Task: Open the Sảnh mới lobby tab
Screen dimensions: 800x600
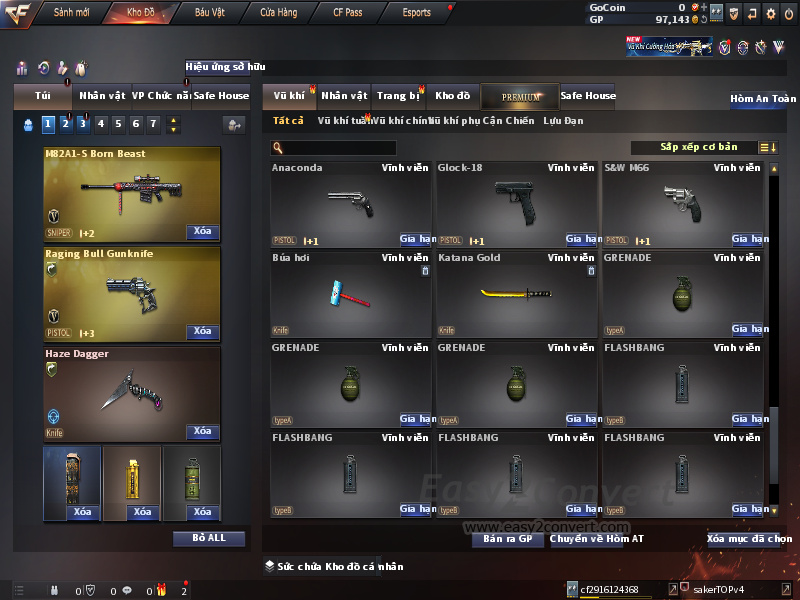Action: (x=71, y=13)
